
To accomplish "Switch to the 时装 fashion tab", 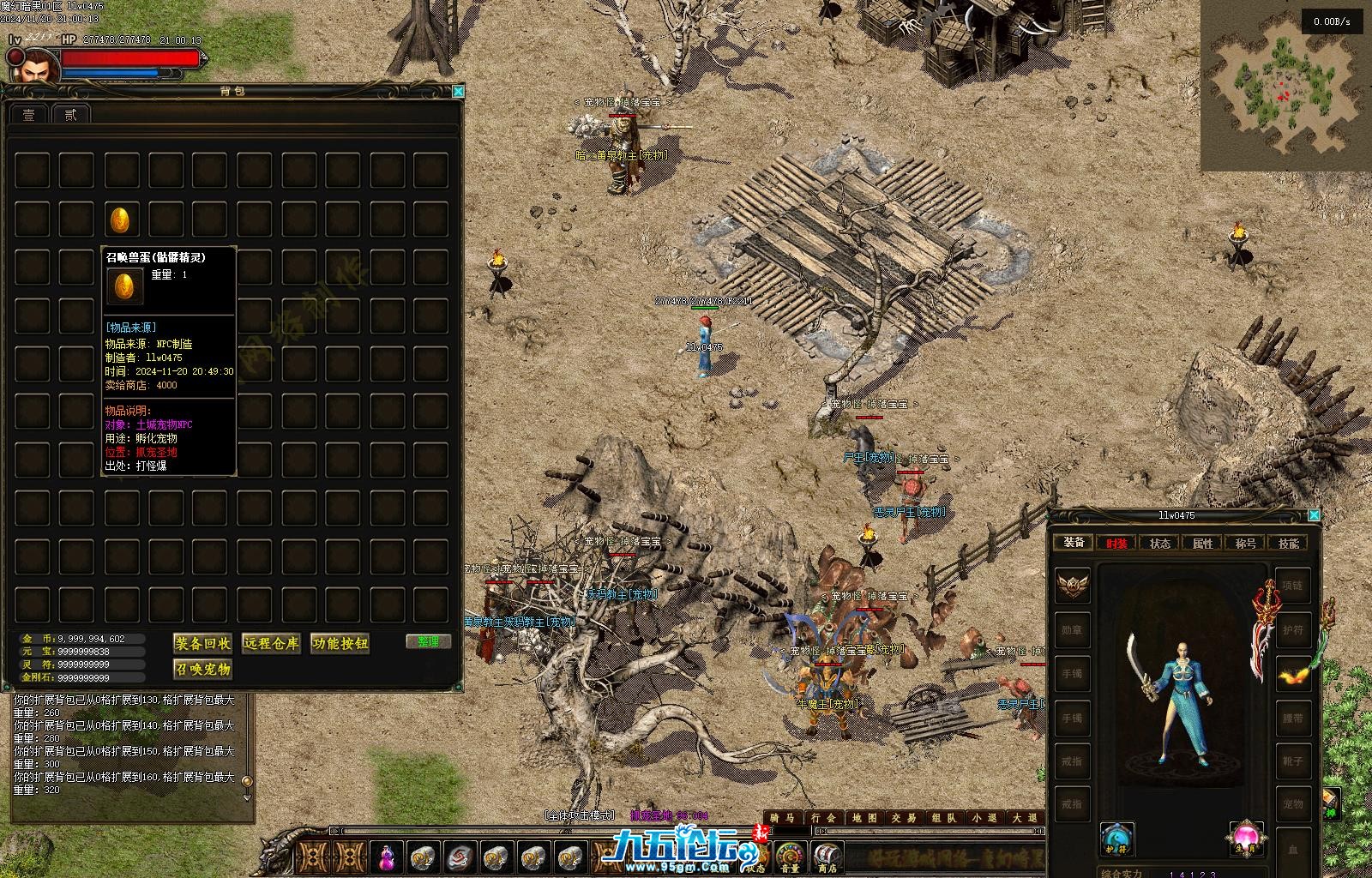I will click(1116, 543).
